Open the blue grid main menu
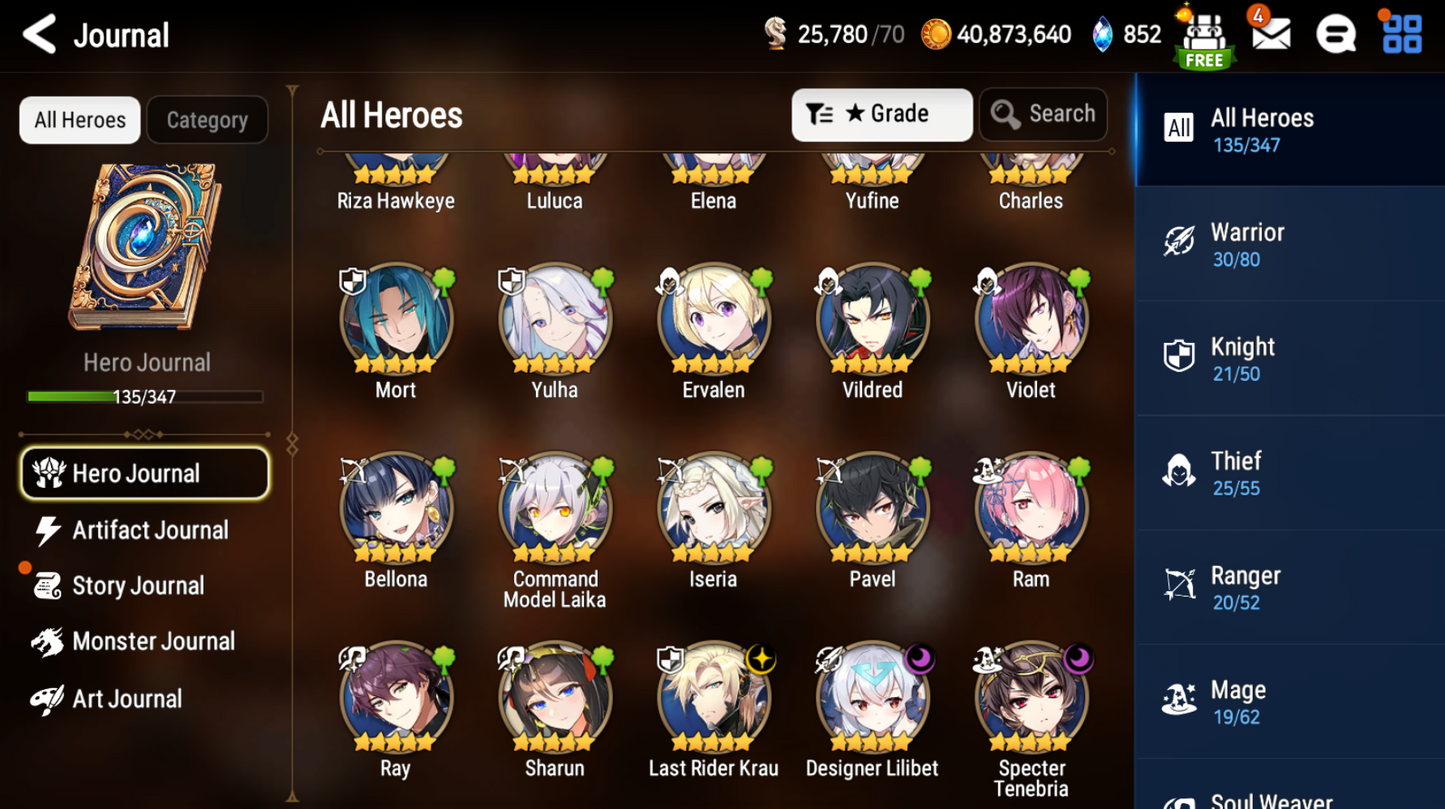Screen dimensions: 1445x809 (1401, 35)
